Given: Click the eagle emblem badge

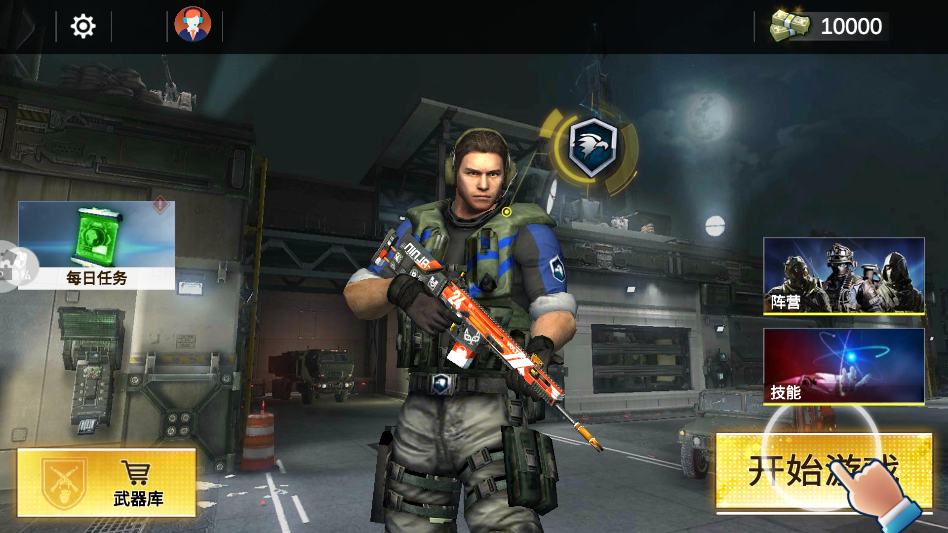Looking at the screenshot, I should point(592,148).
